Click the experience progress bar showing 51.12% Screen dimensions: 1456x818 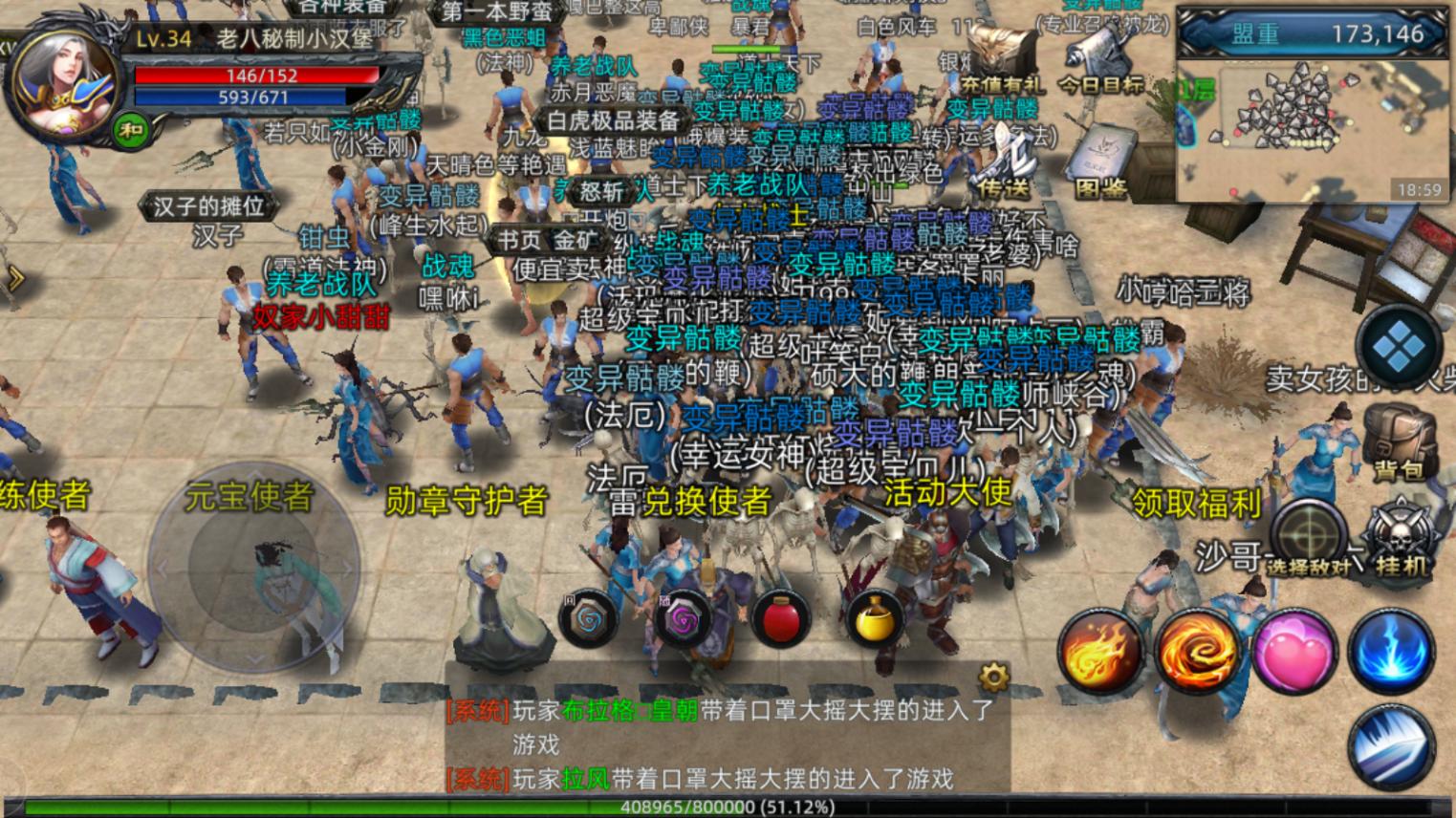(x=727, y=806)
